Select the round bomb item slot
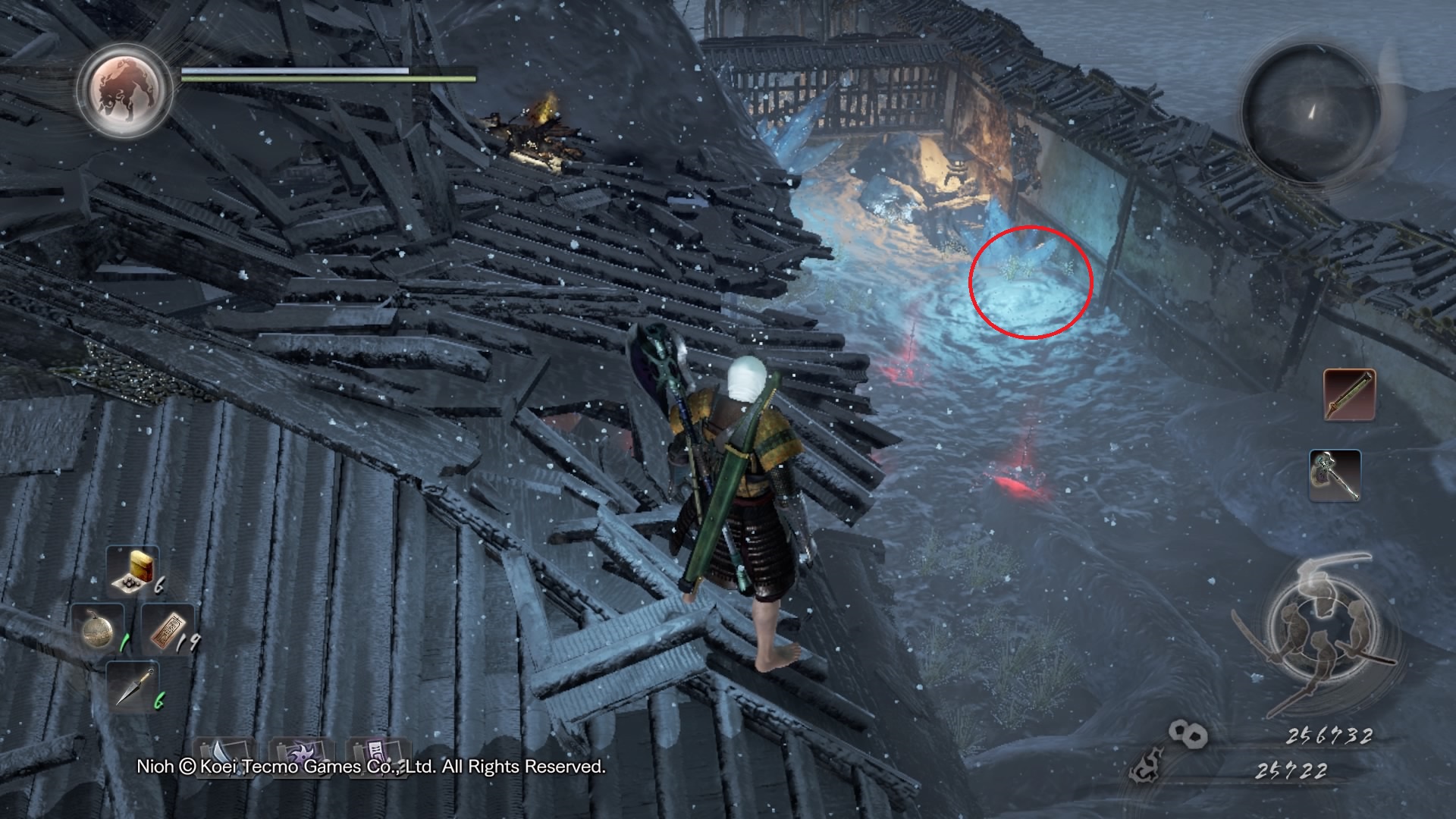 pos(98,629)
